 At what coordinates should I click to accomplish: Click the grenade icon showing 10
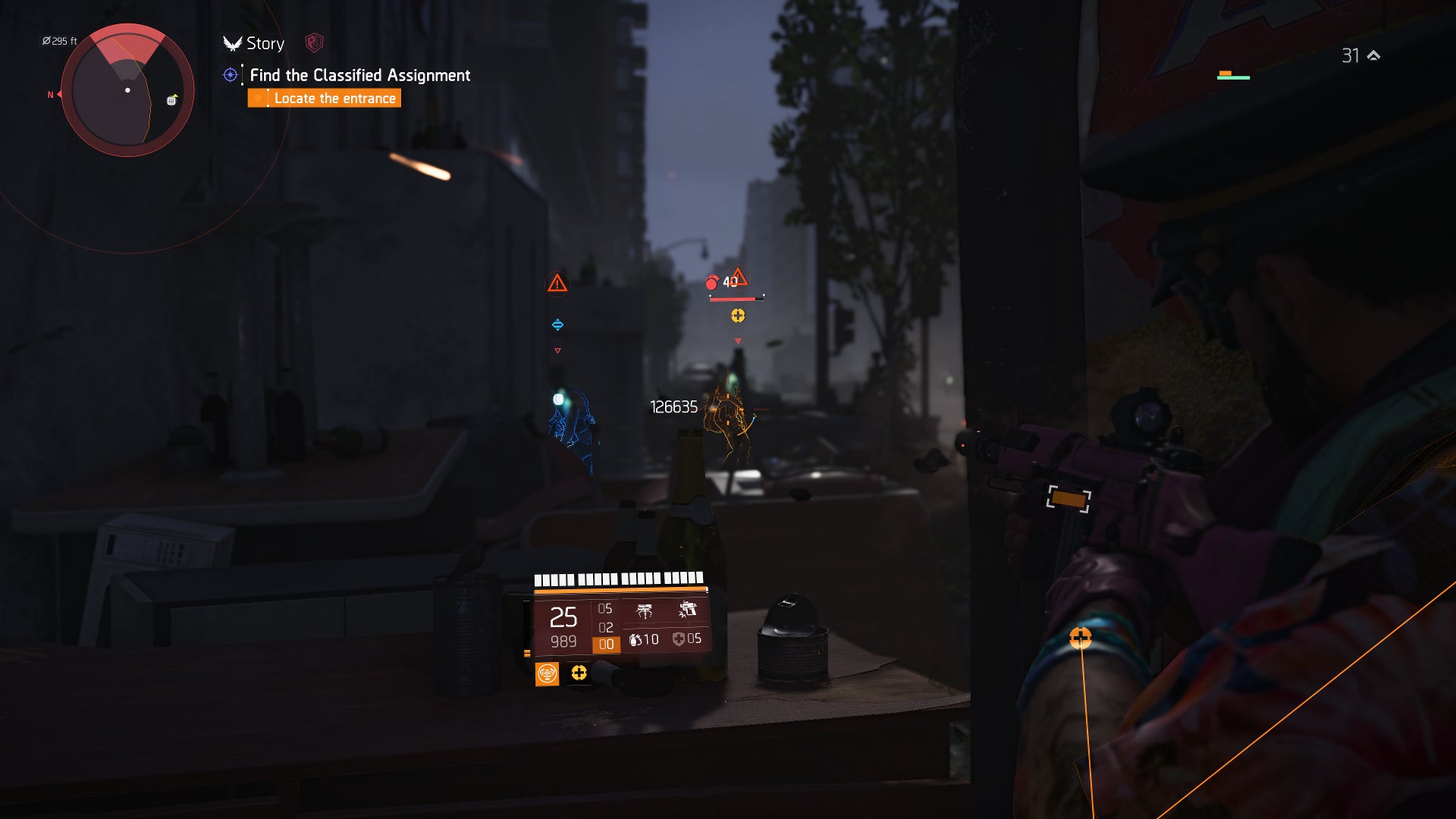tap(638, 639)
